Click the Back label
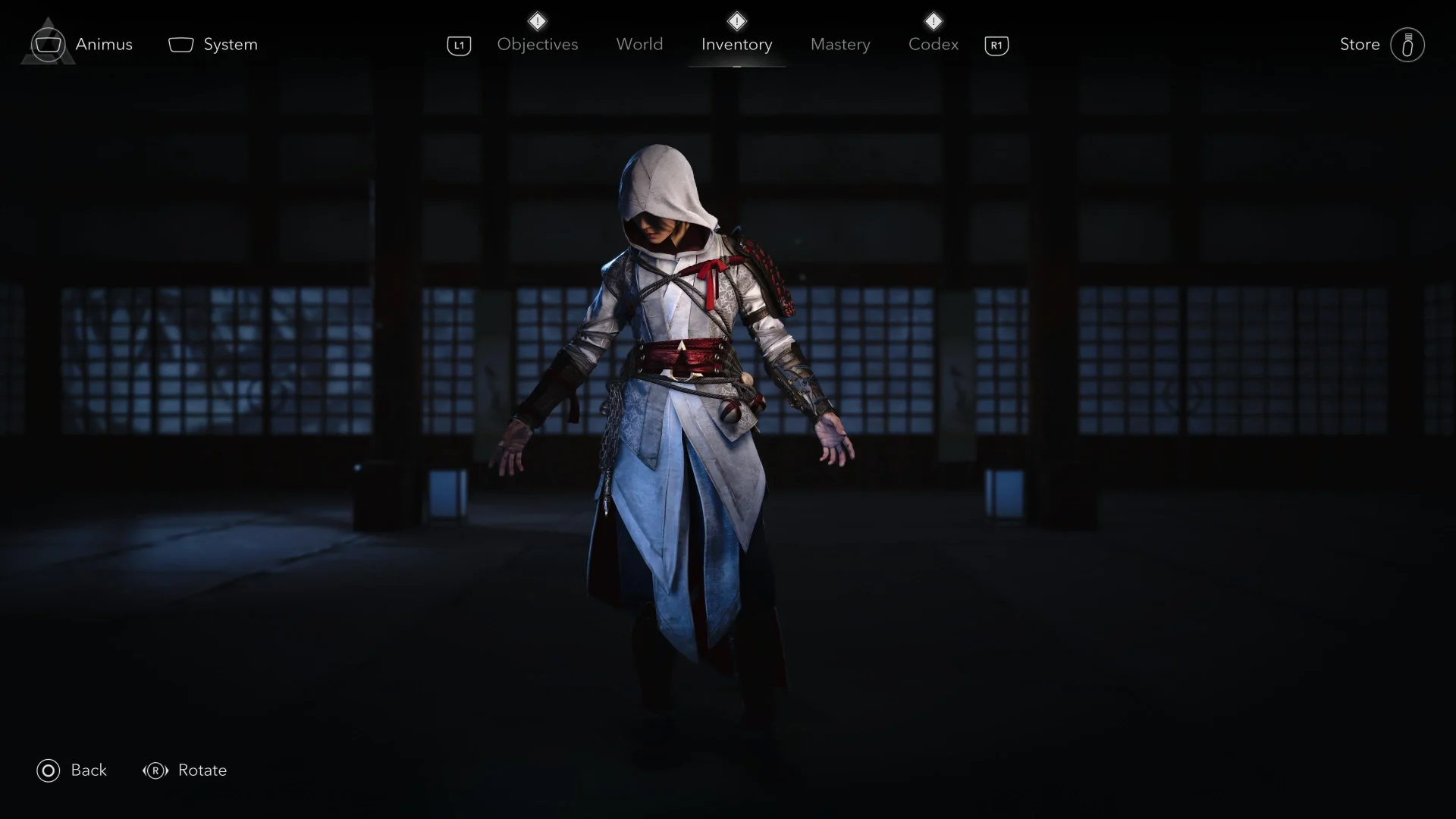 click(89, 770)
